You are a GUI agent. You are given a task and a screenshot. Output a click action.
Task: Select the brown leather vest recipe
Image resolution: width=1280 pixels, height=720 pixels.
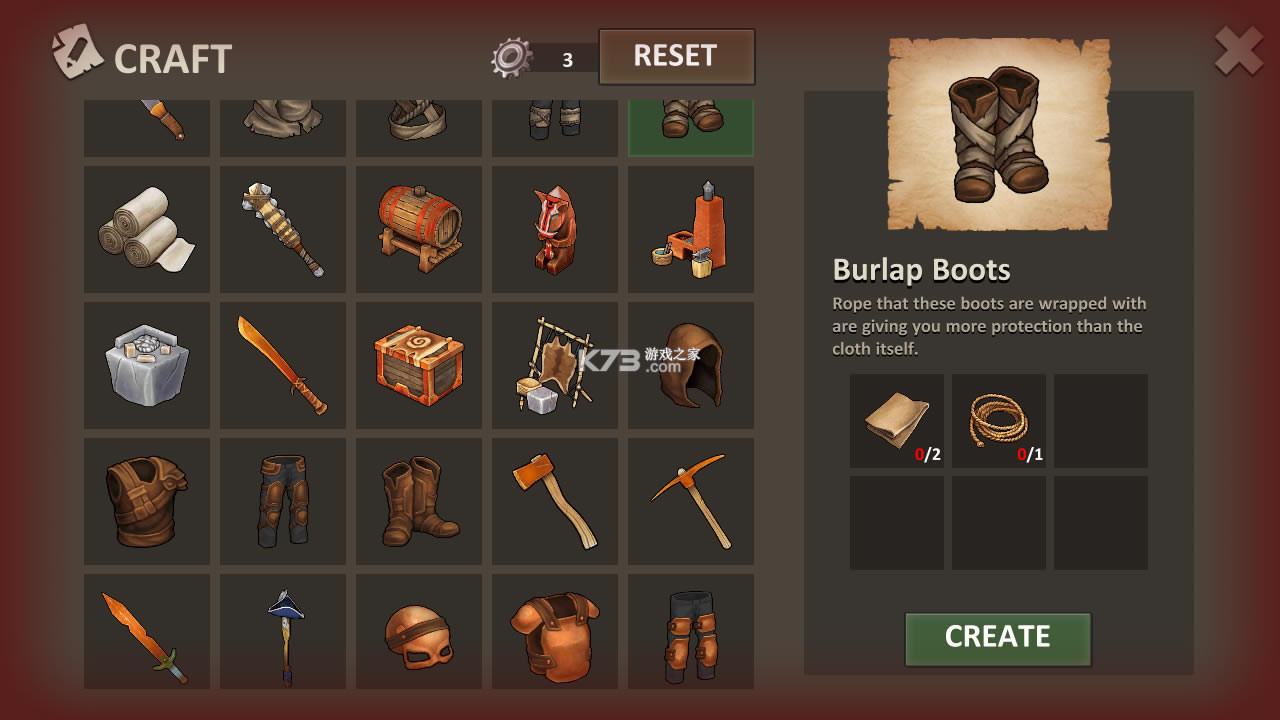click(147, 501)
